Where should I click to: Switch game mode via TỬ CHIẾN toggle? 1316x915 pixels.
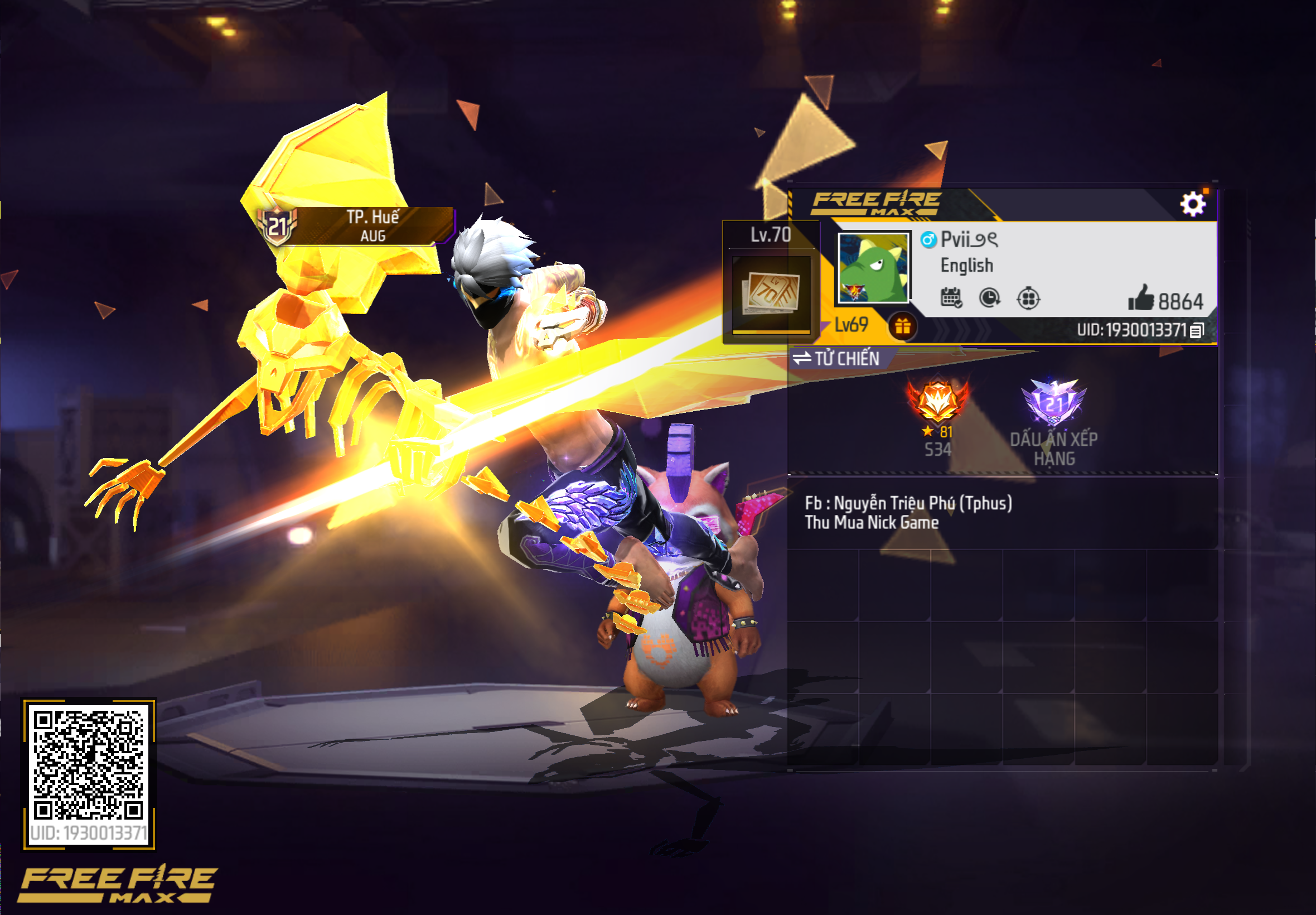coord(836,359)
